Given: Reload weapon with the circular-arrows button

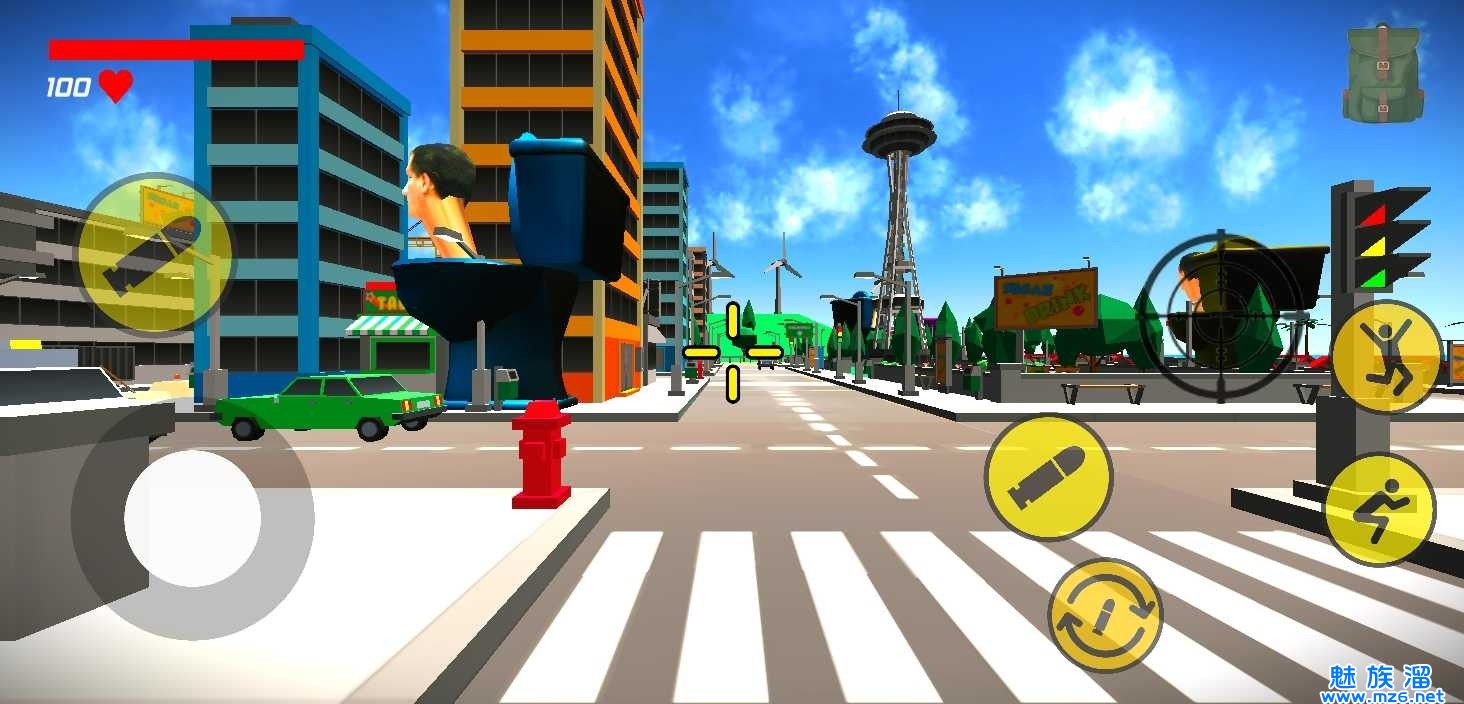Looking at the screenshot, I should 1105,615.
